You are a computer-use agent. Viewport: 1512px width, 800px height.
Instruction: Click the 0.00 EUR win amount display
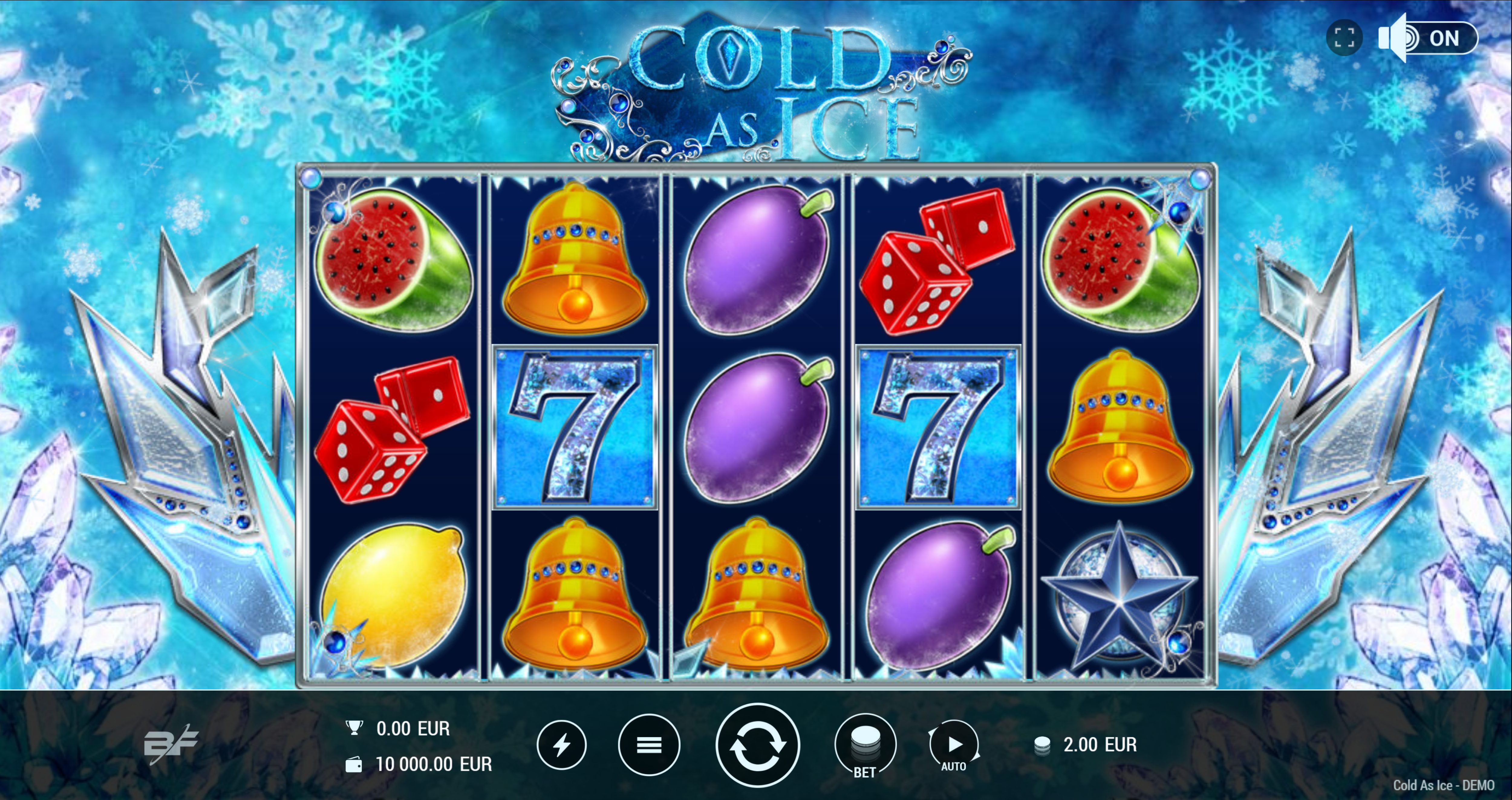pyautogui.click(x=411, y=728)
